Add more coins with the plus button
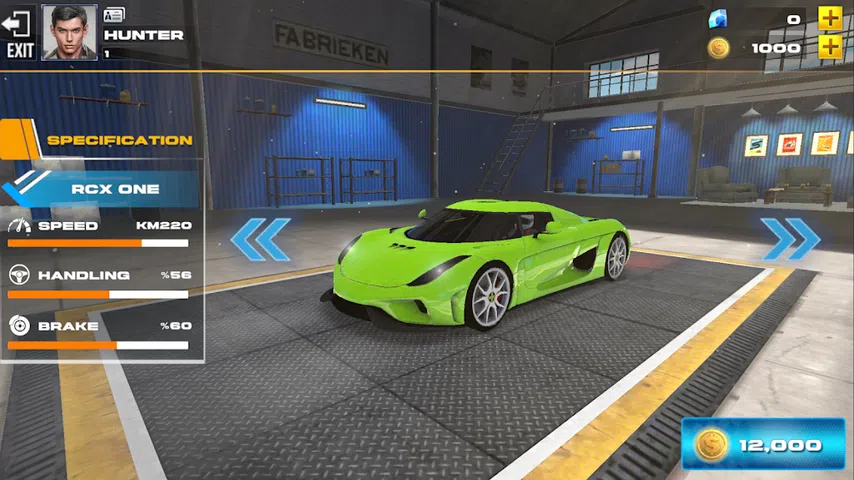 click(x=830, y=47)
